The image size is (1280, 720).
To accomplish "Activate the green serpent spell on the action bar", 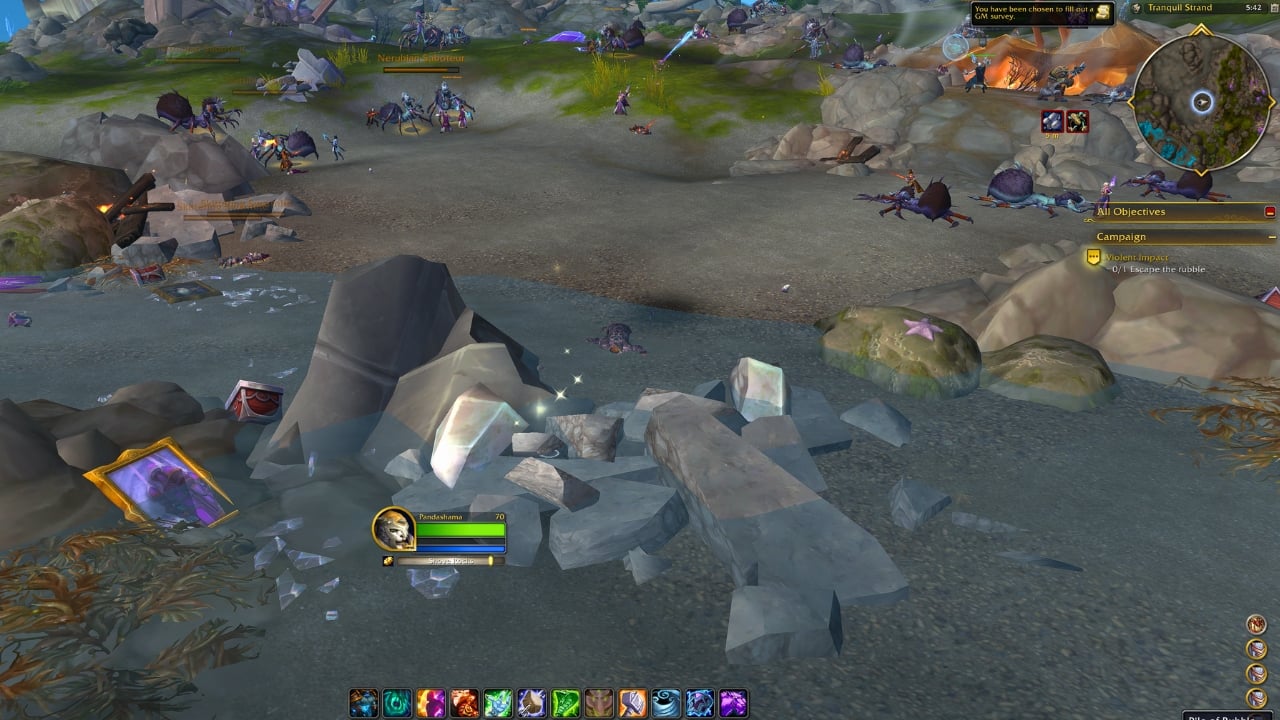I will tap(565, 701).
